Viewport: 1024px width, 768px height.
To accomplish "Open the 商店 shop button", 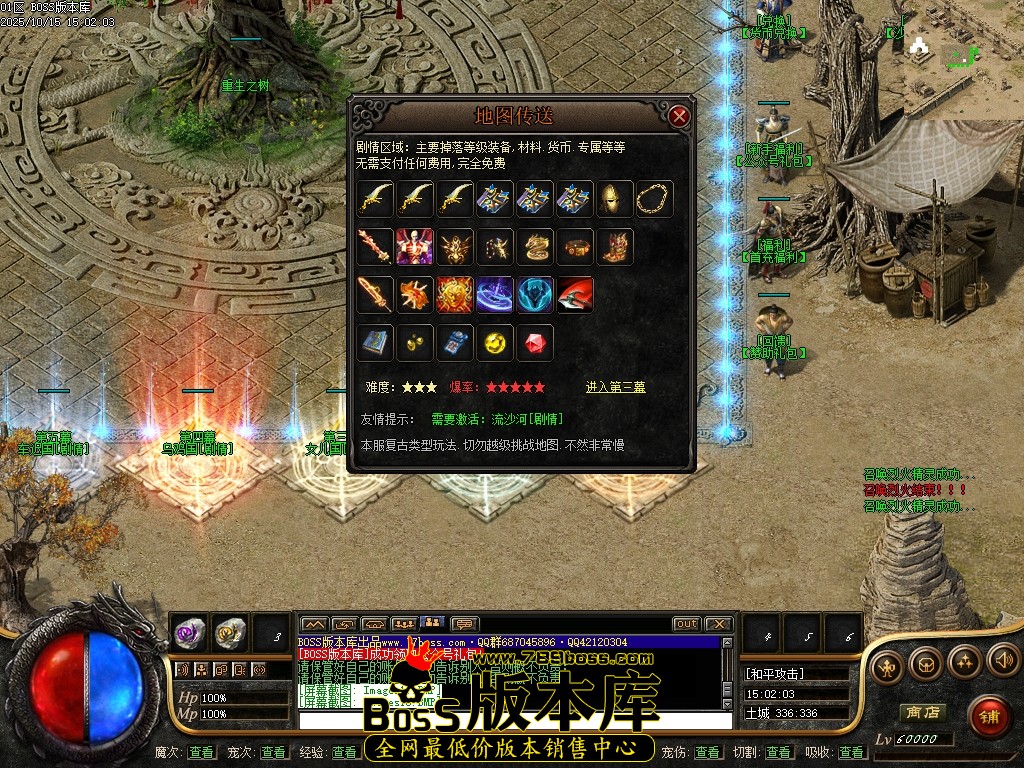I will [922, 712].
